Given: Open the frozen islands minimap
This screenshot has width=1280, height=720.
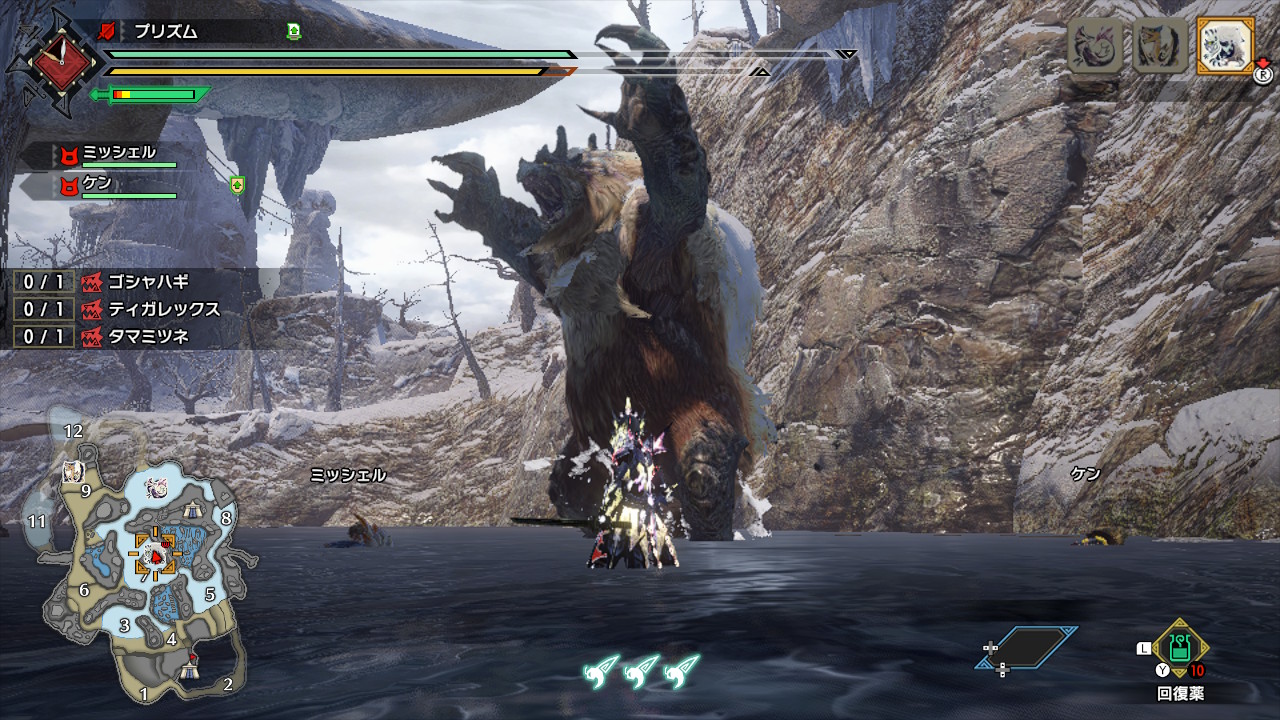Looking at the screenshot, I should 140,560.
